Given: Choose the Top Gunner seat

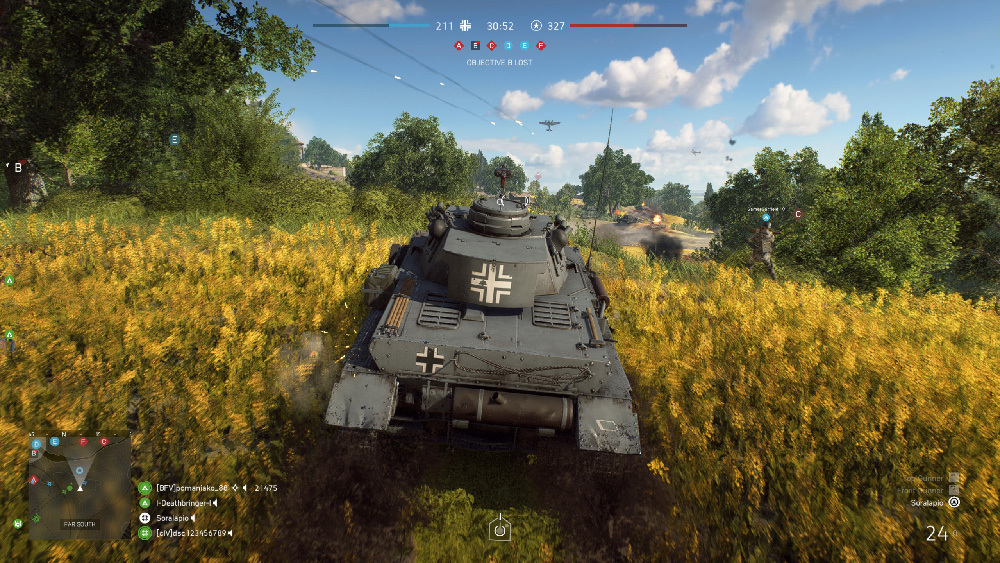Looking at the screenshot, I should pyautogui.click(x=953, y=478).
